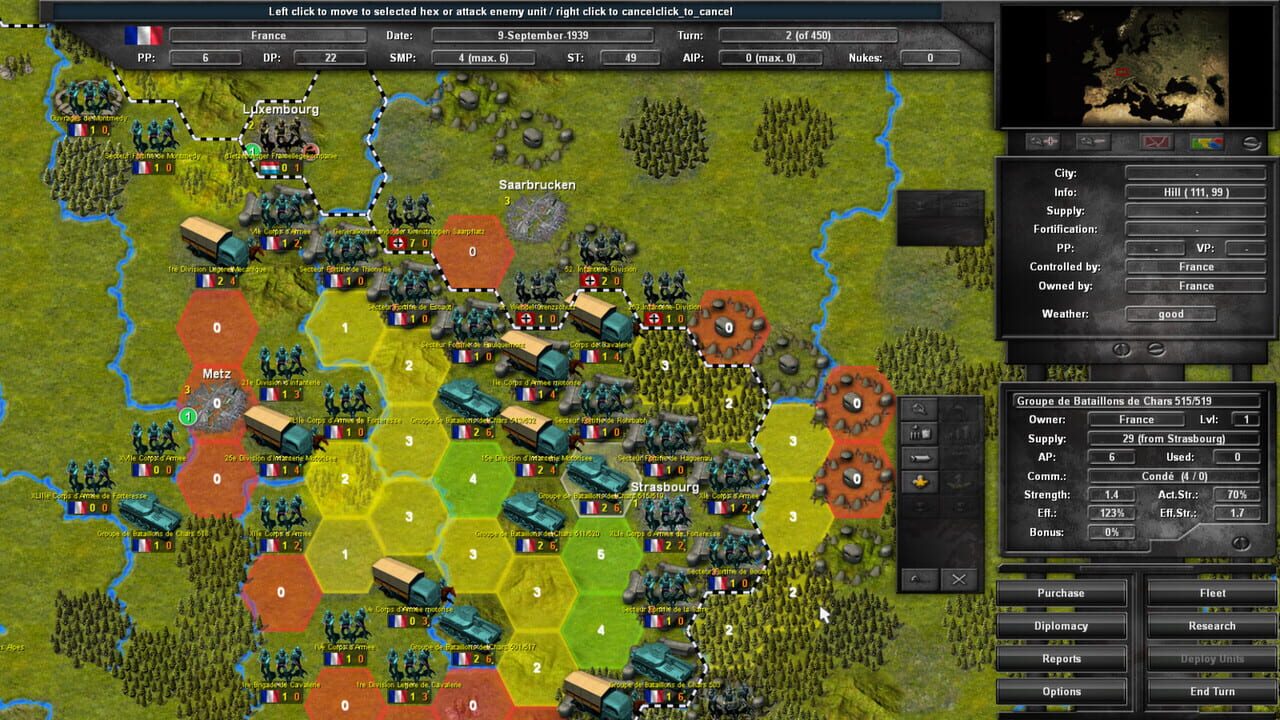Open the Diplomacy screen
The height and width of the screenshot is (720, 1280).
coord(1062,625)
